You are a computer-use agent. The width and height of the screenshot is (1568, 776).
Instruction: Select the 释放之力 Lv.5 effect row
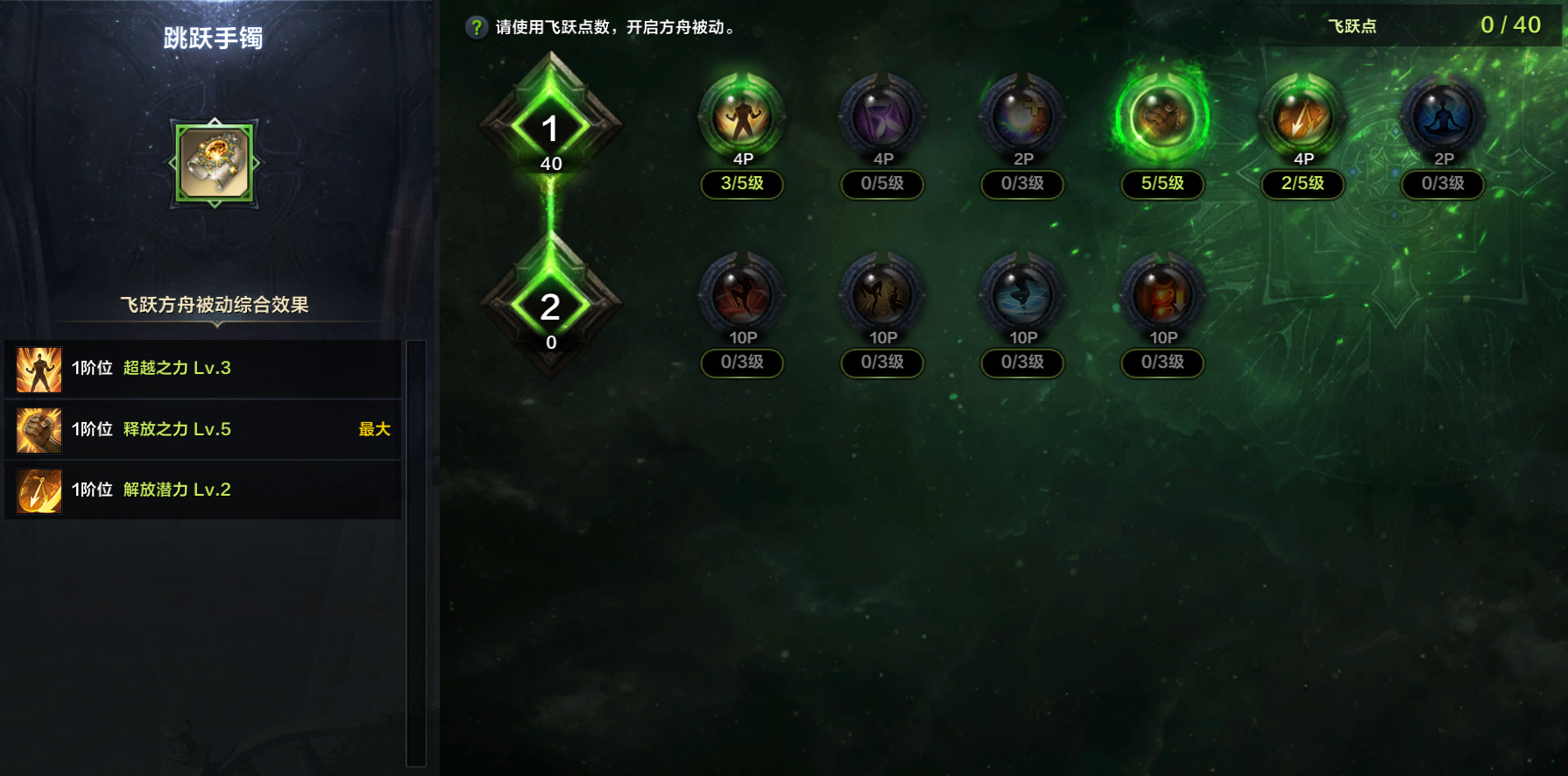tap(203, 429)
